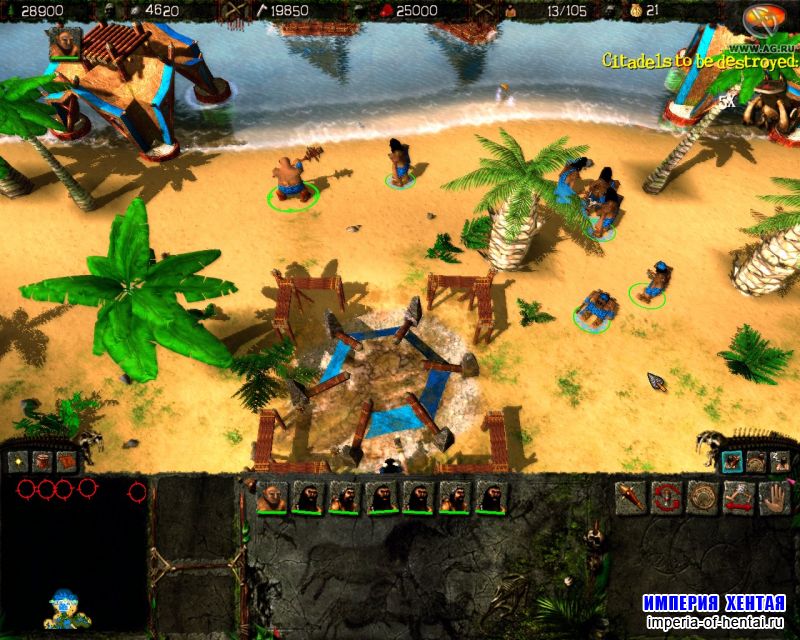Screen dimensions: 800x640
Task: Click the glowing spark minimap button
Action: click(18, 462)
